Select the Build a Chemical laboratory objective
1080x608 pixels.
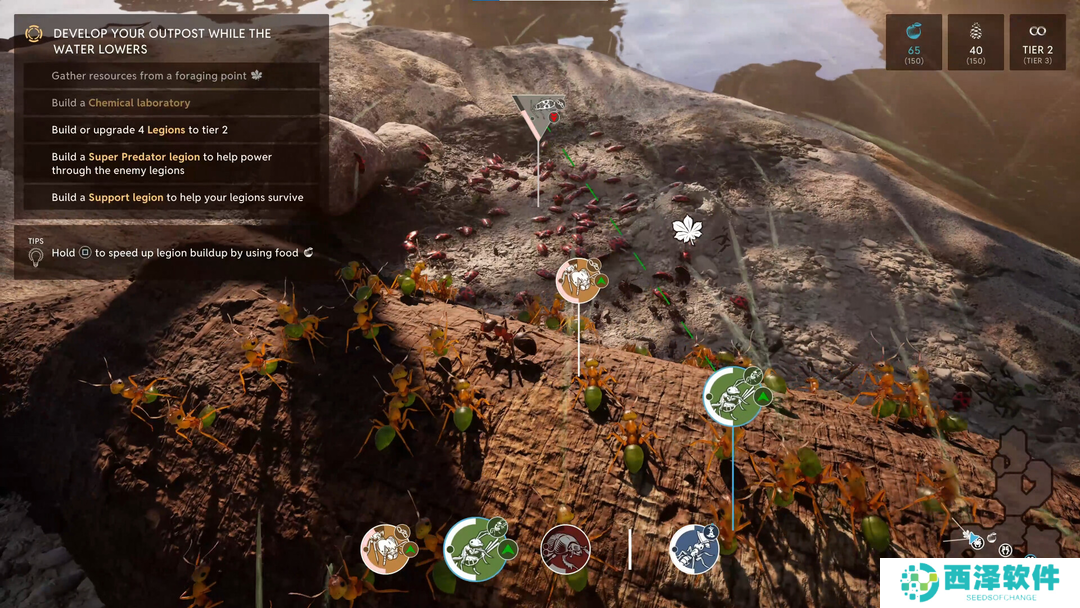point(121,103)
